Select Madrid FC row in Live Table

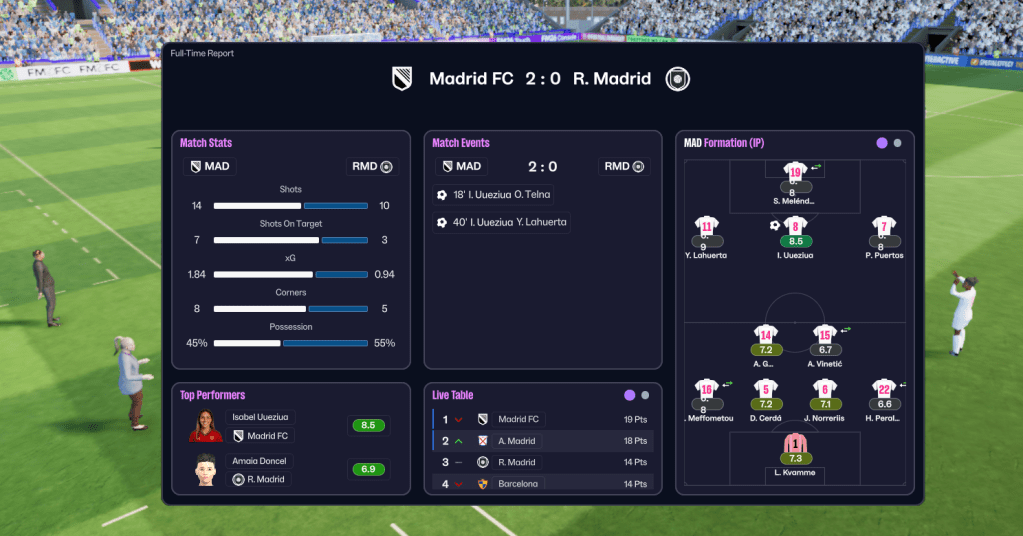[x=543, y=419]
